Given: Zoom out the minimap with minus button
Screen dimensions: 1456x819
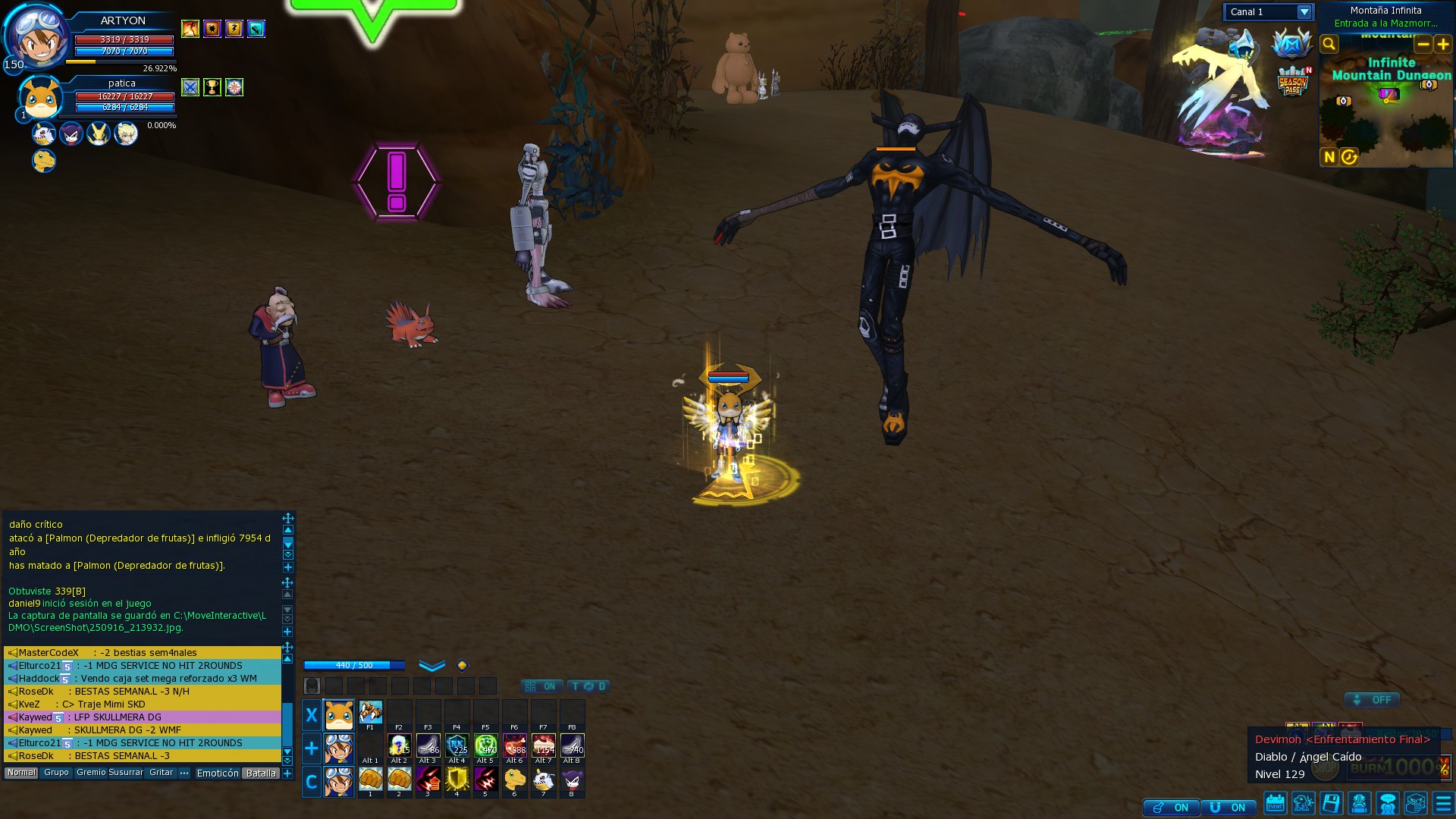Looking at the screenshot, I should coord(1423,44).
